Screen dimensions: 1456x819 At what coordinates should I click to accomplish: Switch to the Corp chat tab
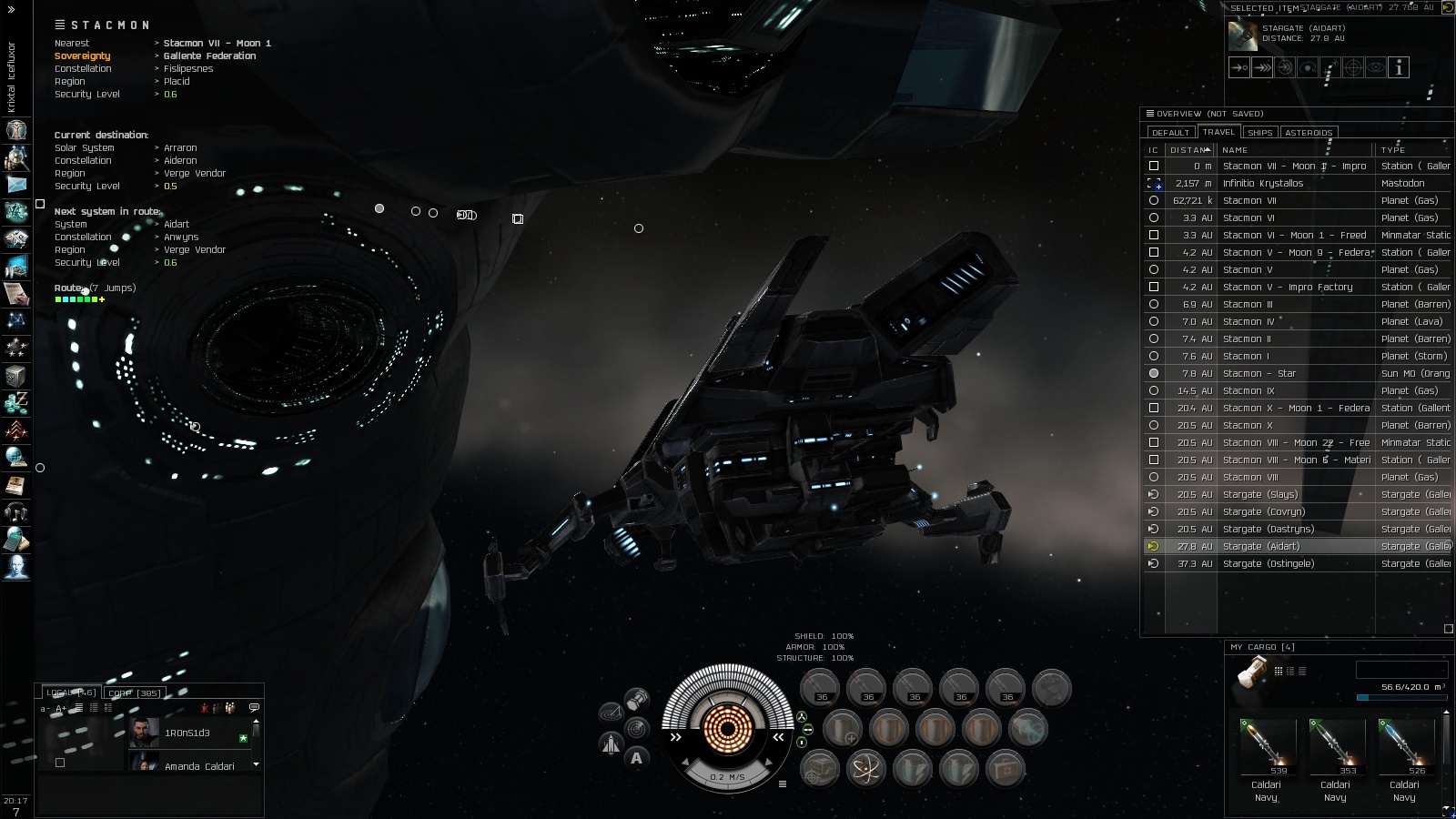(135, 693)
